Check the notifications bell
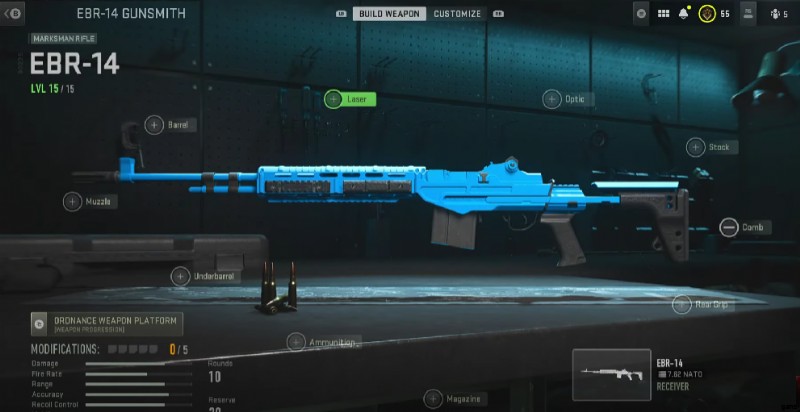Image resolution: width=800 pixels, height=412 pixels. (684, 14)
